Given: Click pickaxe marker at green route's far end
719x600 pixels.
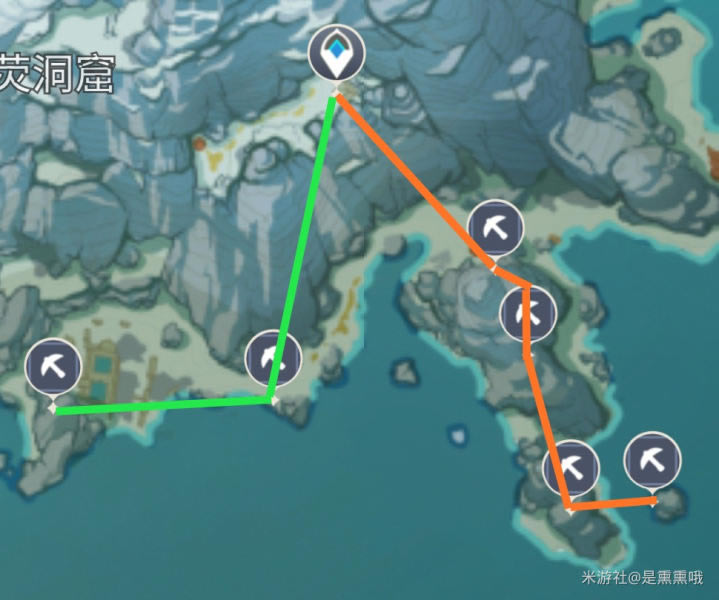Looking at the screenshot, I should pyautogui.click(x=53, y=367).
